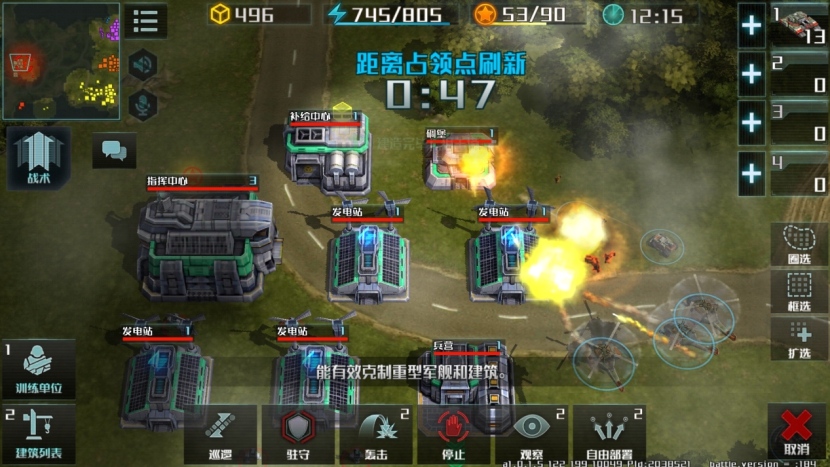Open the list menu icon beside minimap
830x467 pixels.
(x=146, y=20)
